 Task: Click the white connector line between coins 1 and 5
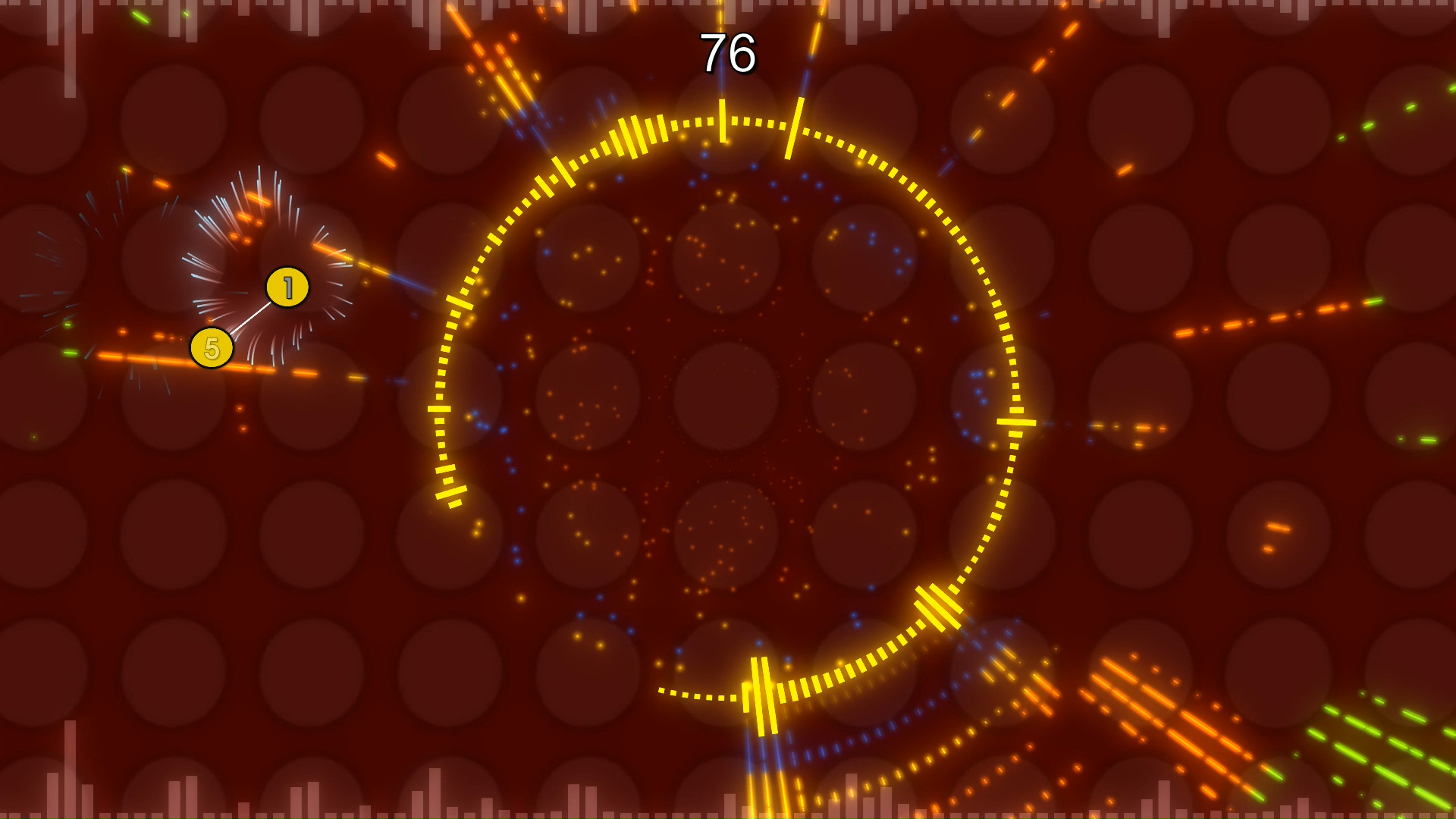(250, 318)
